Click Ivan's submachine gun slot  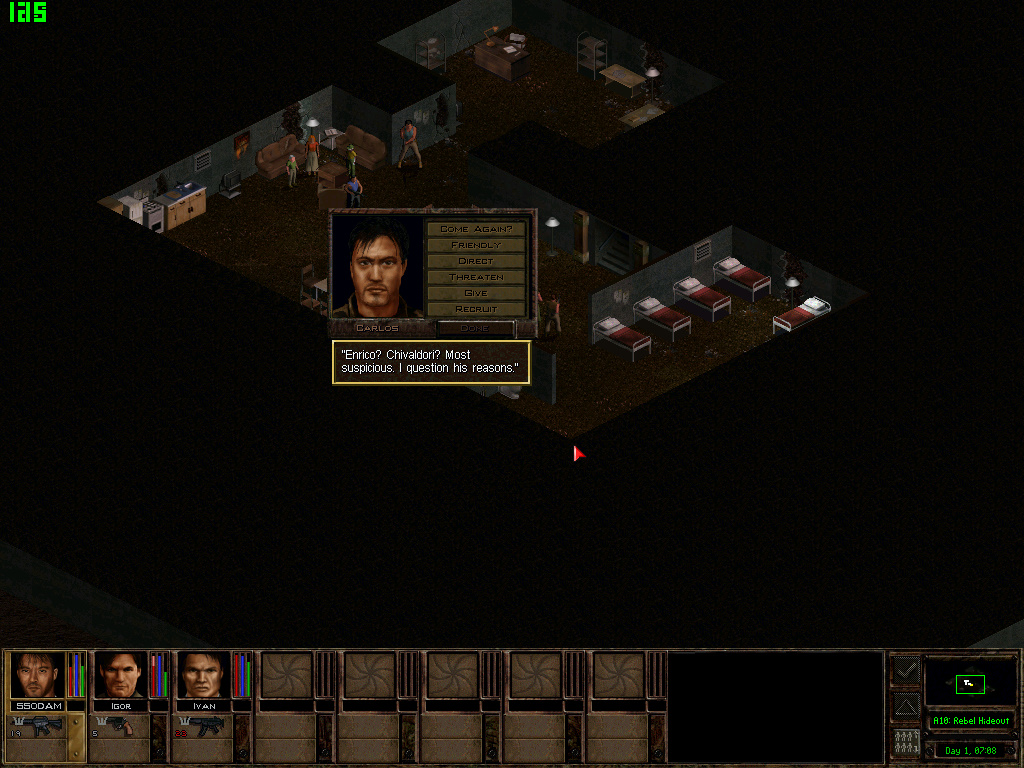204,727
